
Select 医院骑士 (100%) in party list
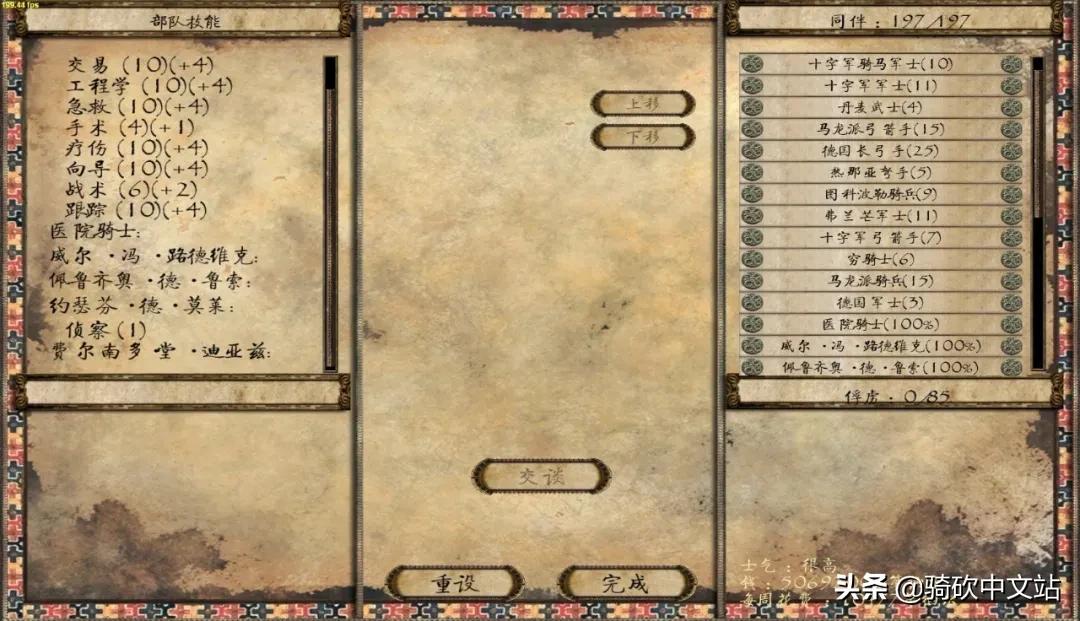pyautogui.click(x=881, y=324)
